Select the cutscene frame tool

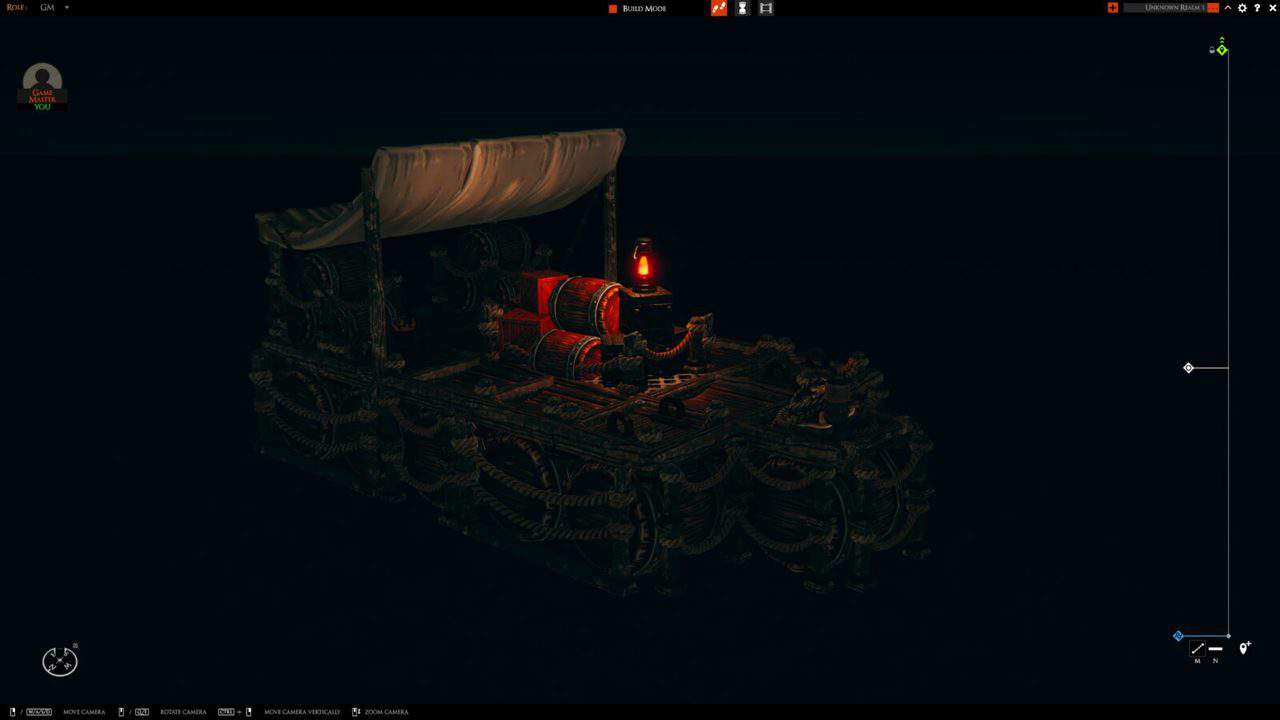(766, 8)
